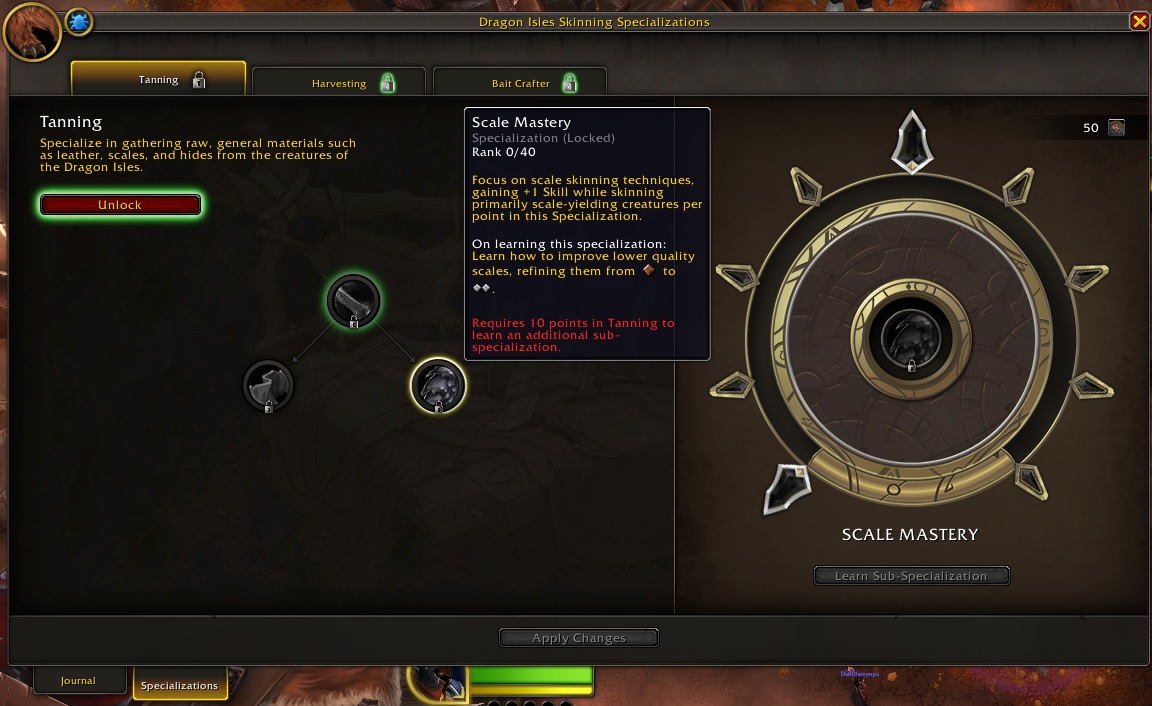The image size is (1152, 706).
Task: Select the top crystal perk on dial
Action: point(911,141)
